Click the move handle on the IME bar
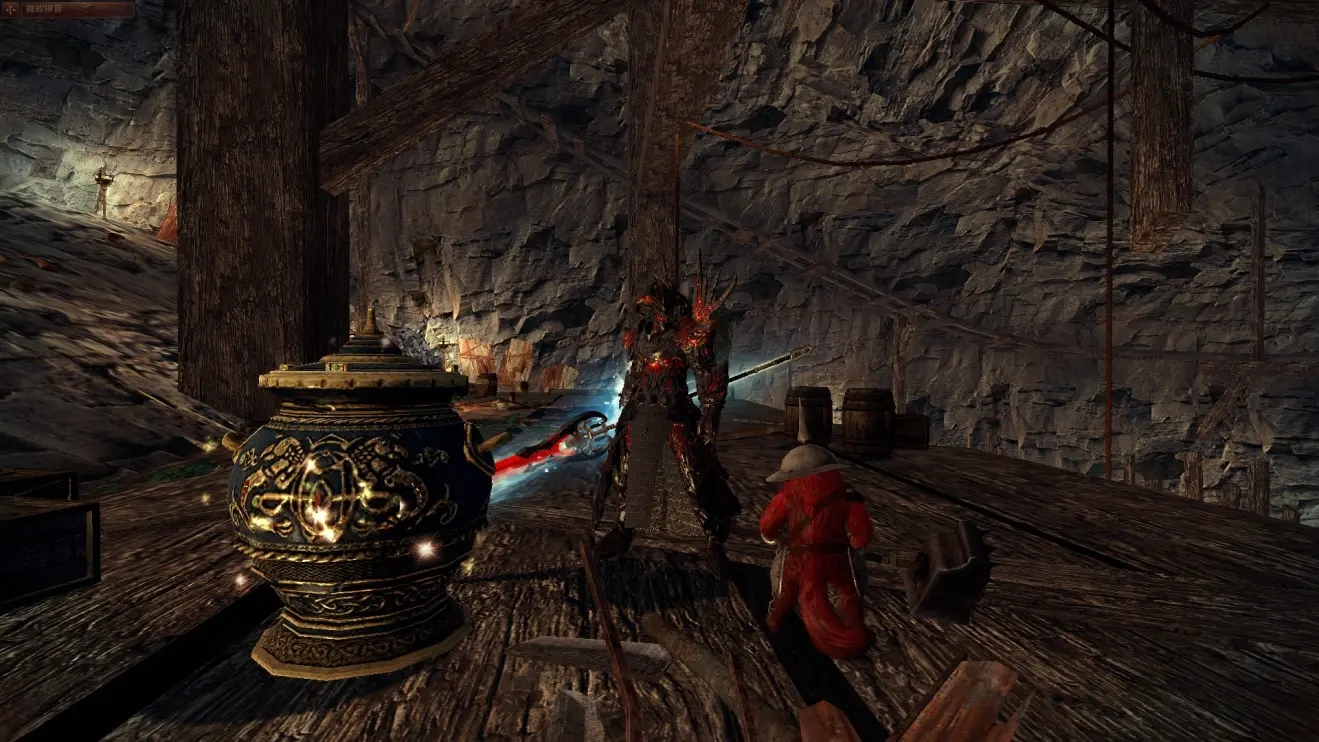This screenshot has height=742, width=1319. point(12,9)
